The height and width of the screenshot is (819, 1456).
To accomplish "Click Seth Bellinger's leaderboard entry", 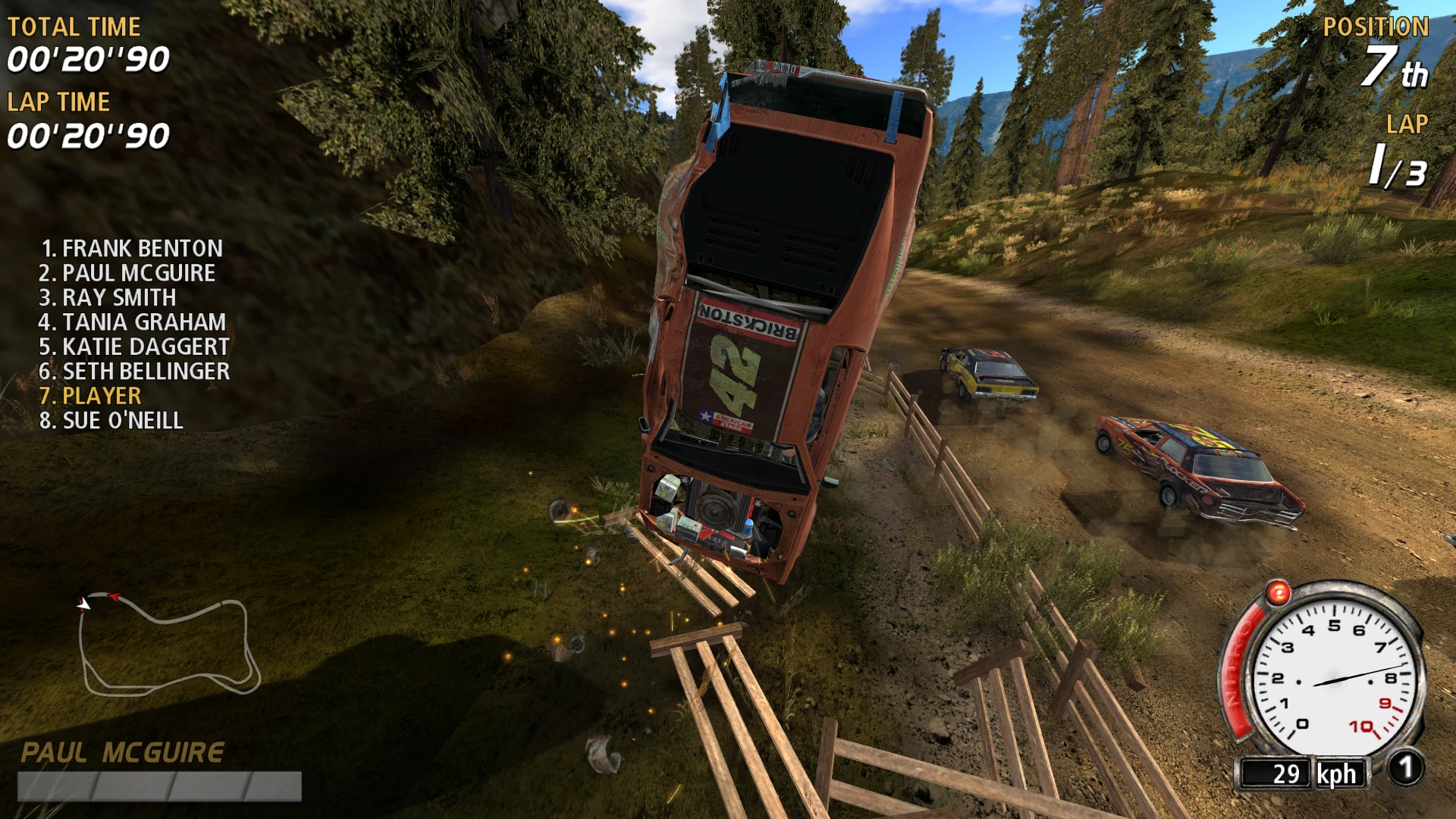I will point(134,371).
